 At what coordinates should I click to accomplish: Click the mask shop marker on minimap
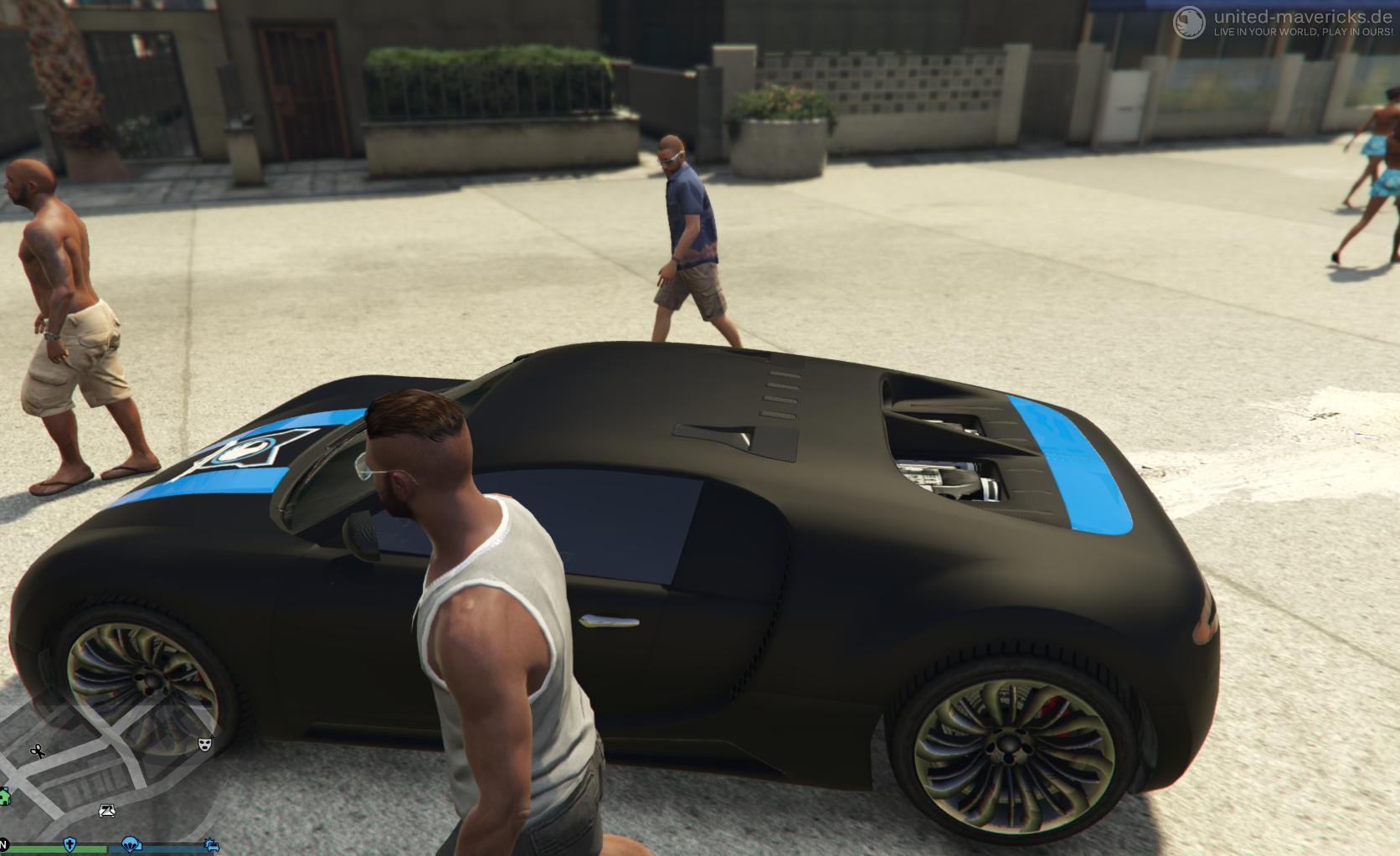pyautogui.click(x=204, y=744)
